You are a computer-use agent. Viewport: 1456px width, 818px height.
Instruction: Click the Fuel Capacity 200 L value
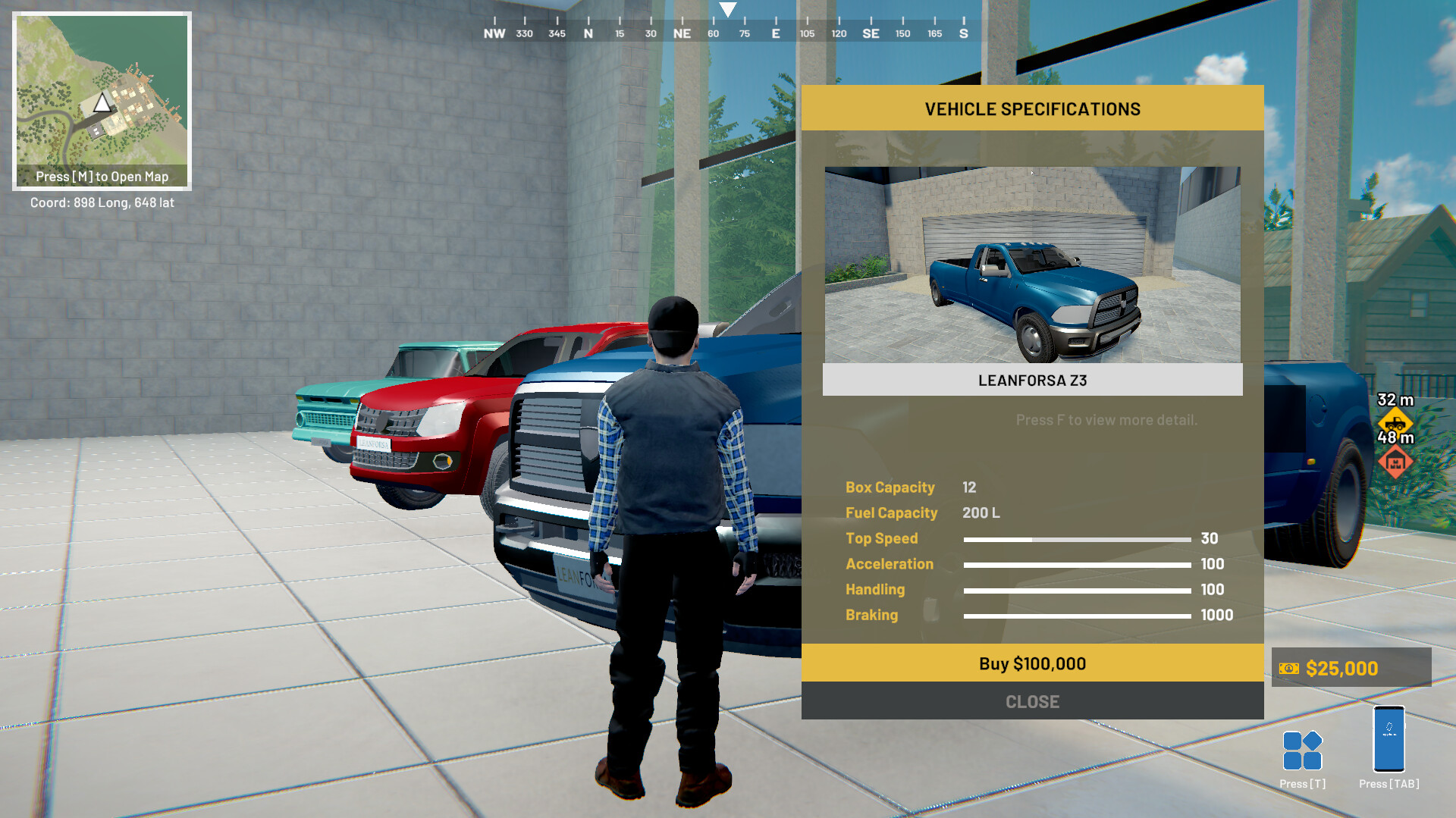pyautogui.click(x=980, y=513)
